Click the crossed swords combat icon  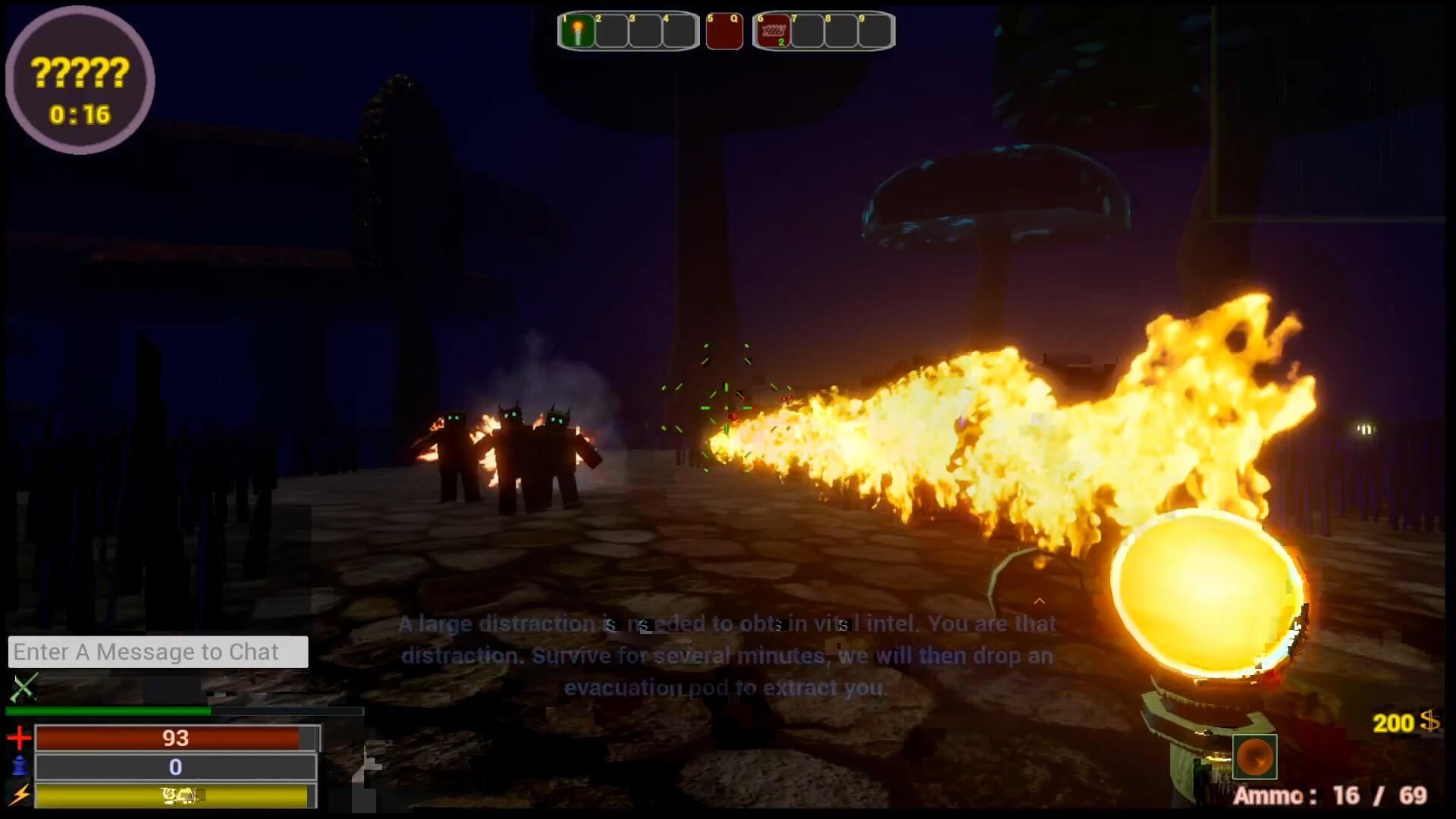(23, 689)
